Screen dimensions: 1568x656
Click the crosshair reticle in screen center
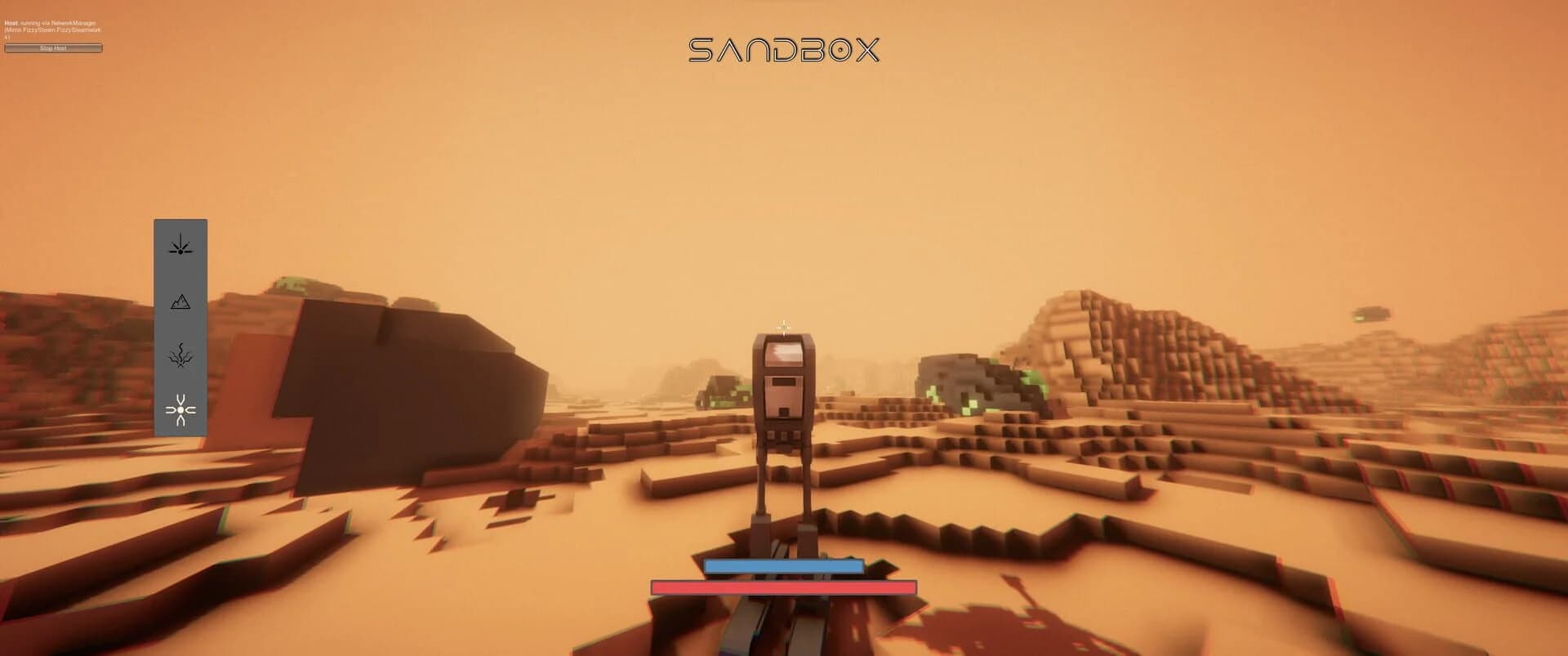(x=783, y=327)
